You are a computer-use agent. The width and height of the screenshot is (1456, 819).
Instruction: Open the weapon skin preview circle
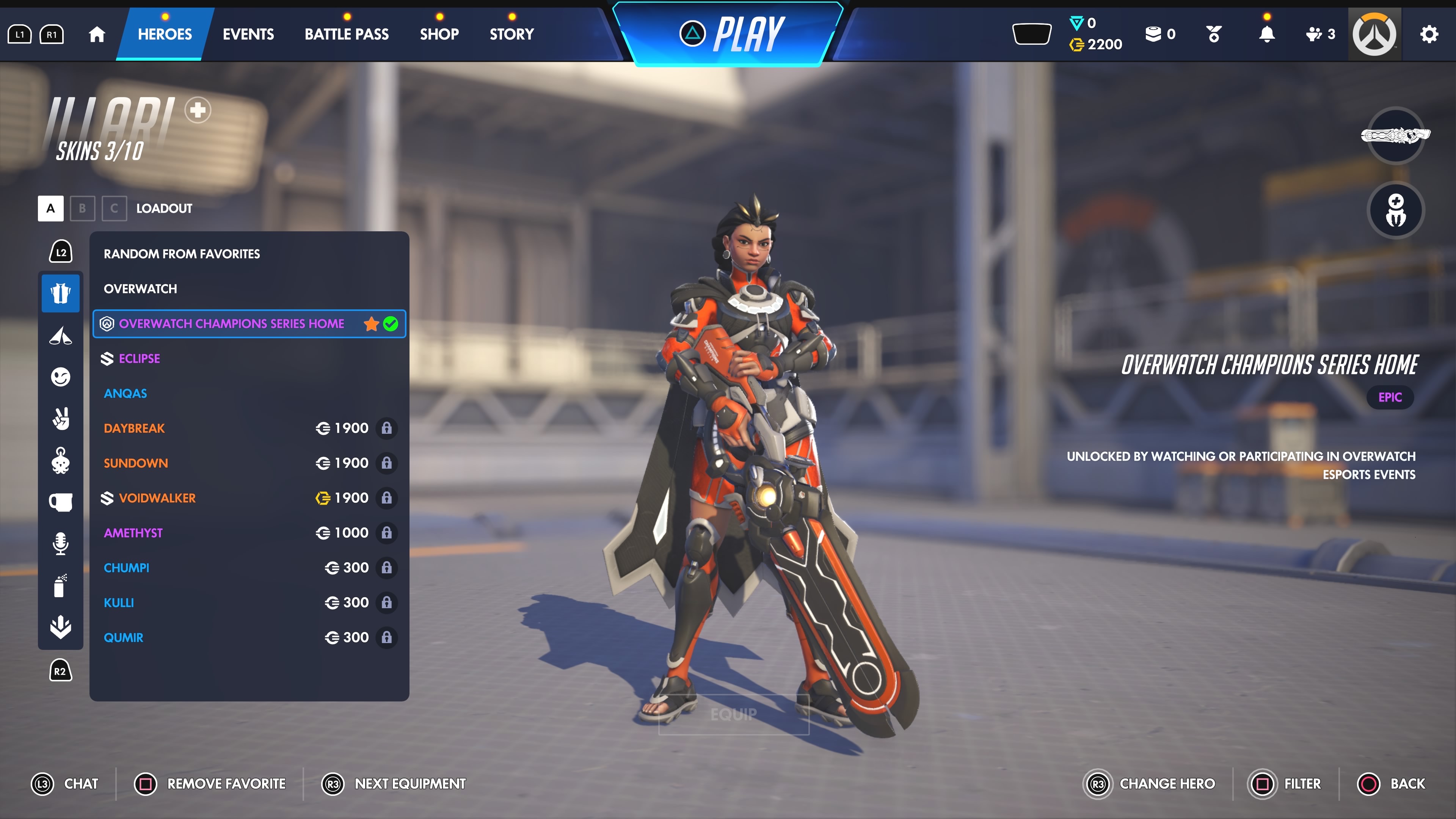pyautogui.click(x=1395, y=136)
